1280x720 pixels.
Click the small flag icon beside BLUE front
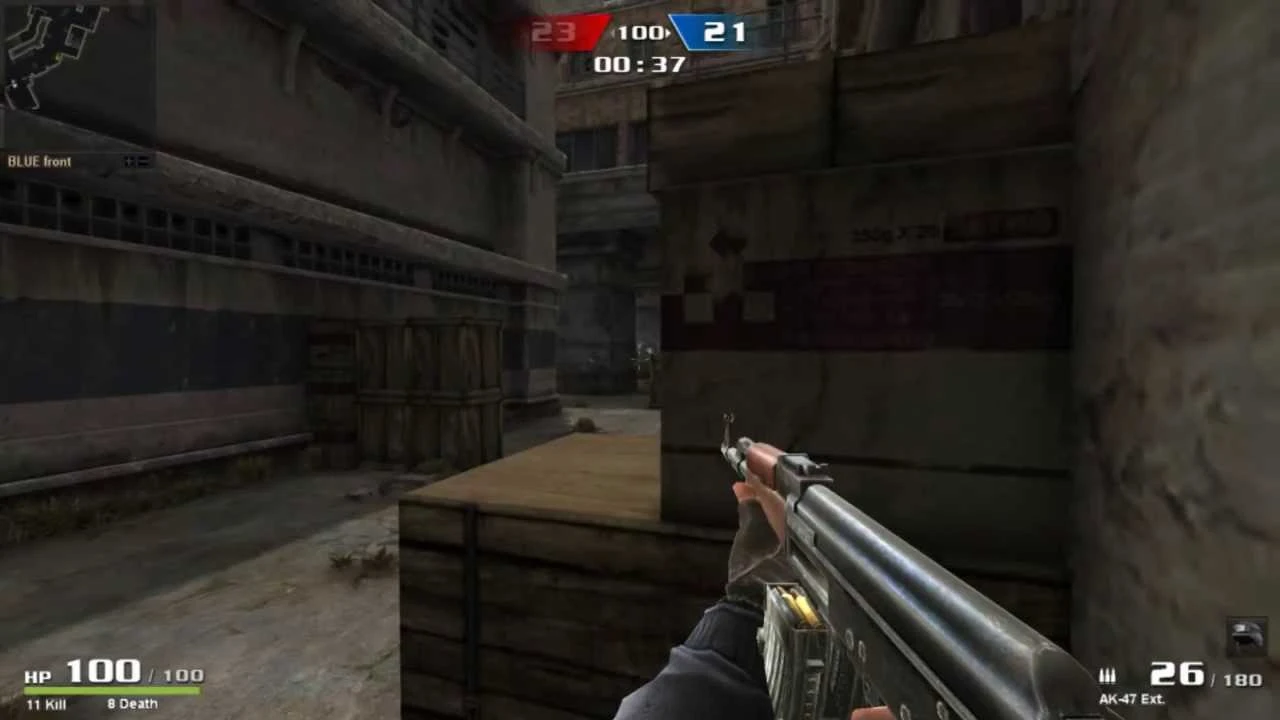[x=136, y=161]
